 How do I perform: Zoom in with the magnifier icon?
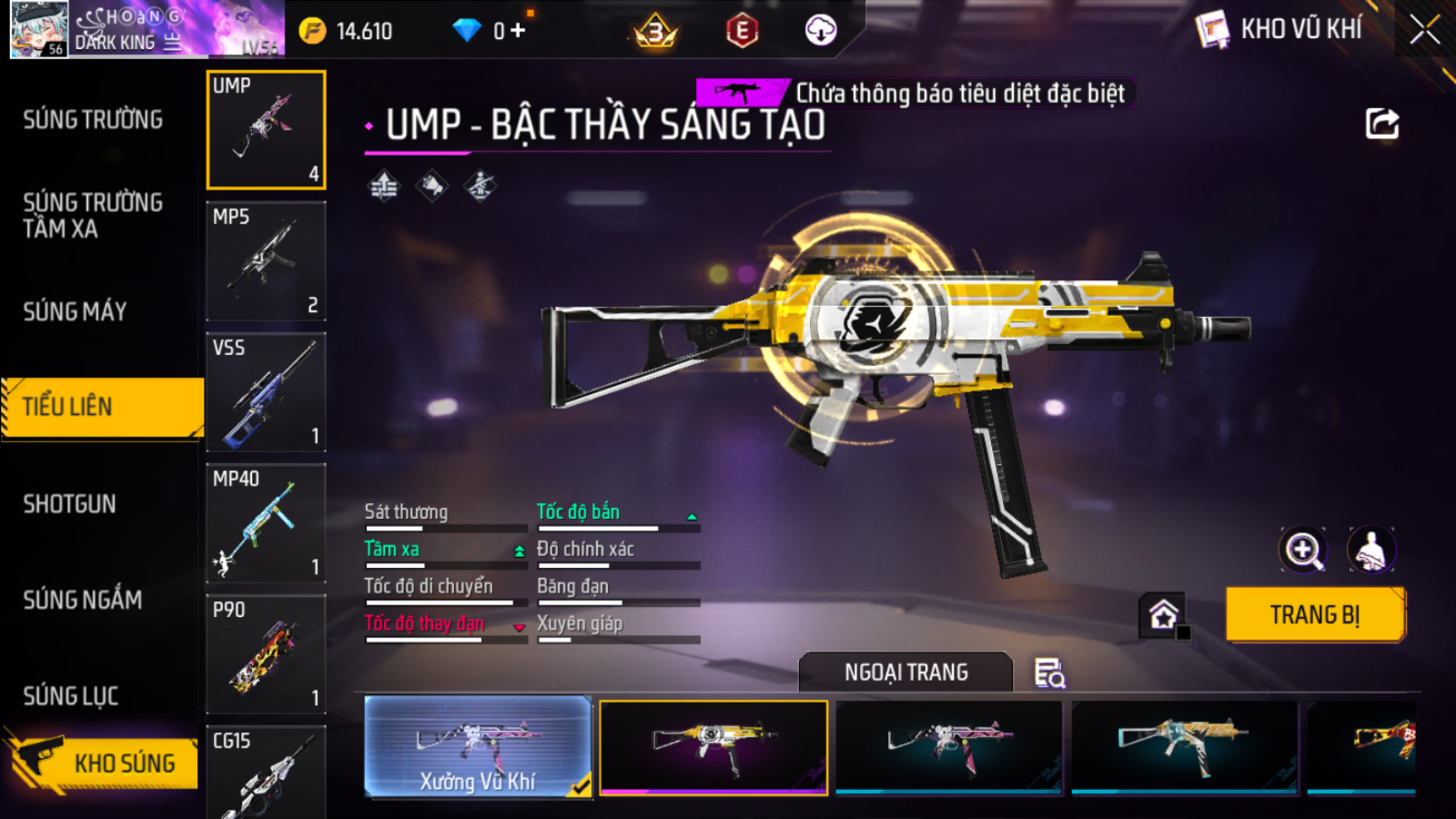point(1302,550)
